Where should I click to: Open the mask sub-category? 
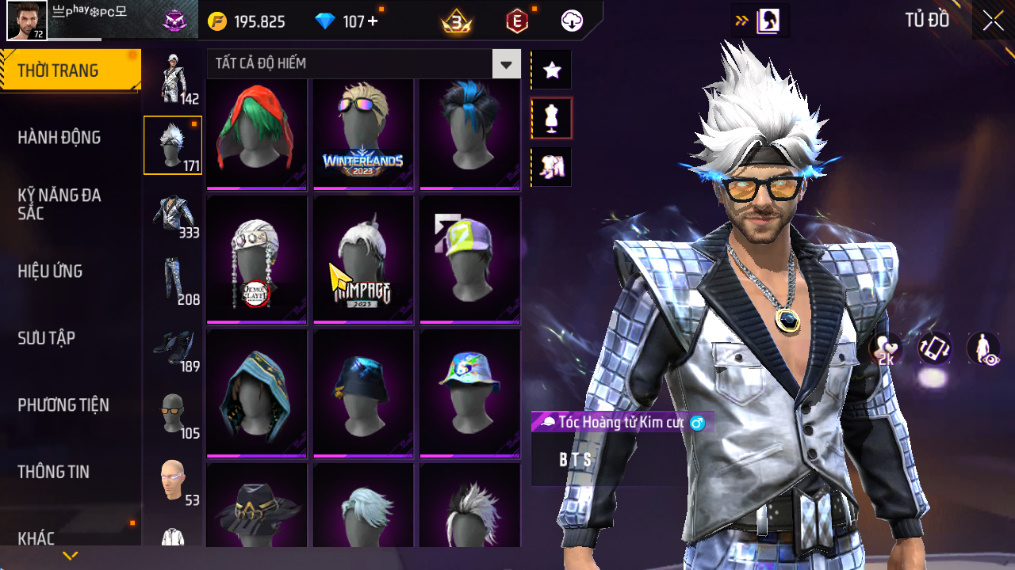[173, 411]
